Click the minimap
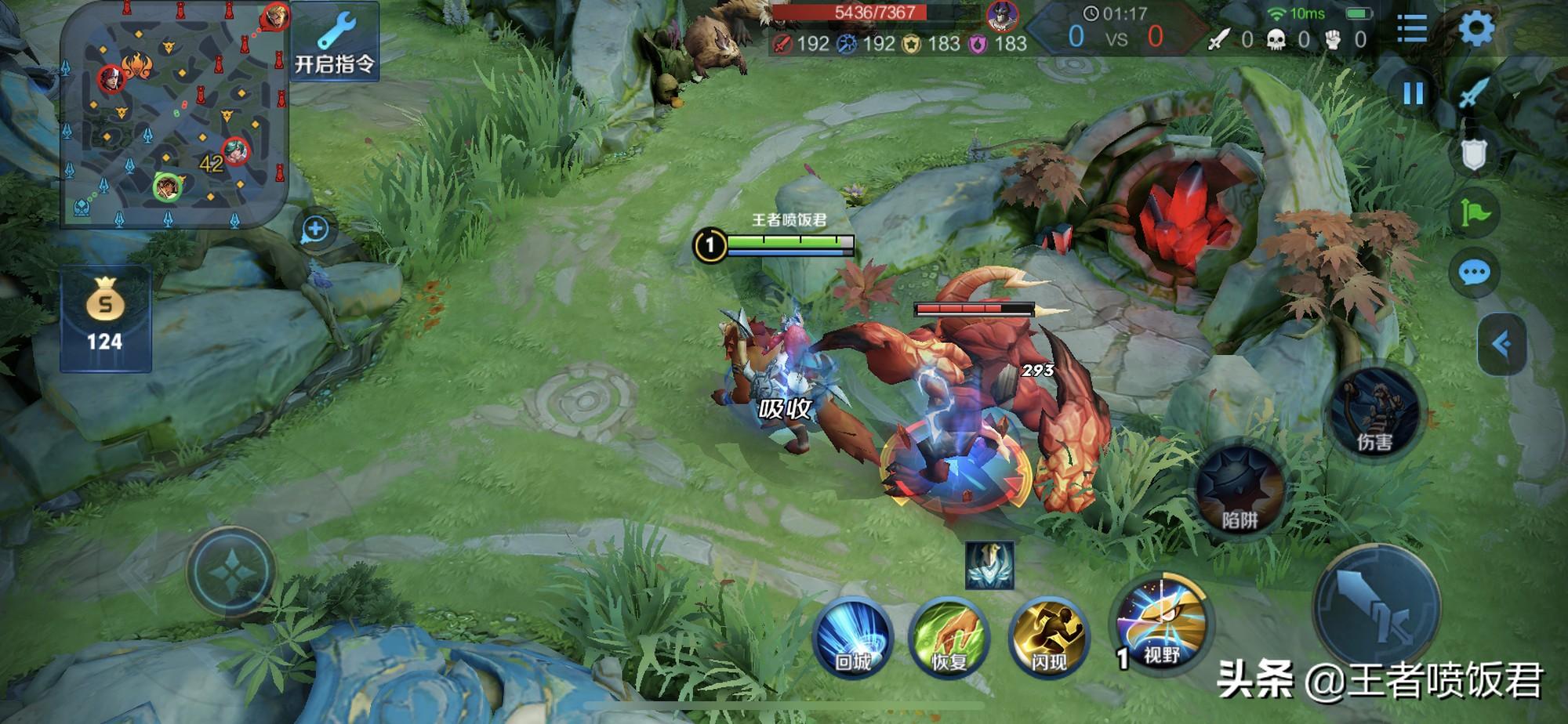 pyautogui.click(x=174, y=116)
